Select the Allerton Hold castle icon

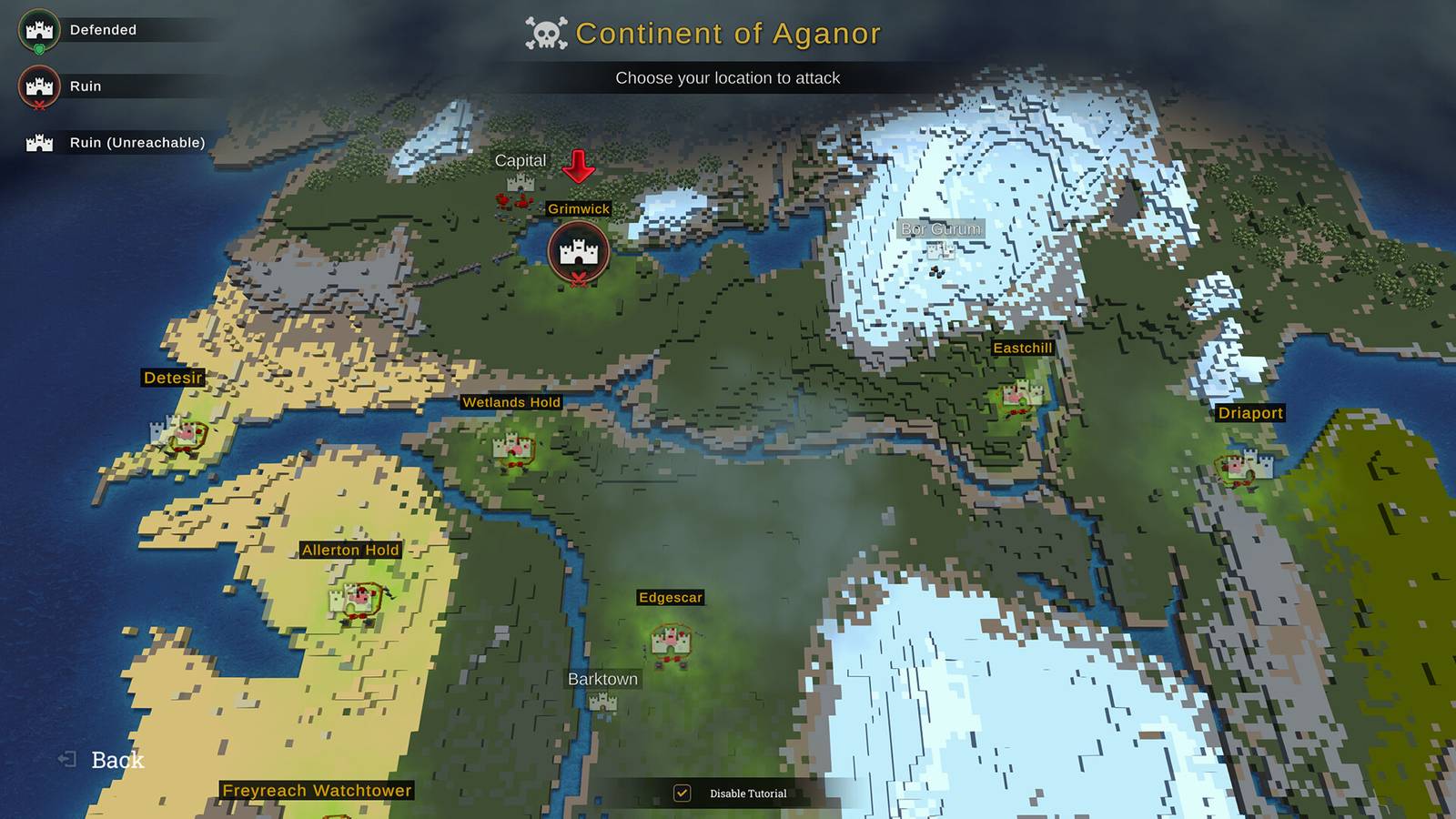(355, 601)
